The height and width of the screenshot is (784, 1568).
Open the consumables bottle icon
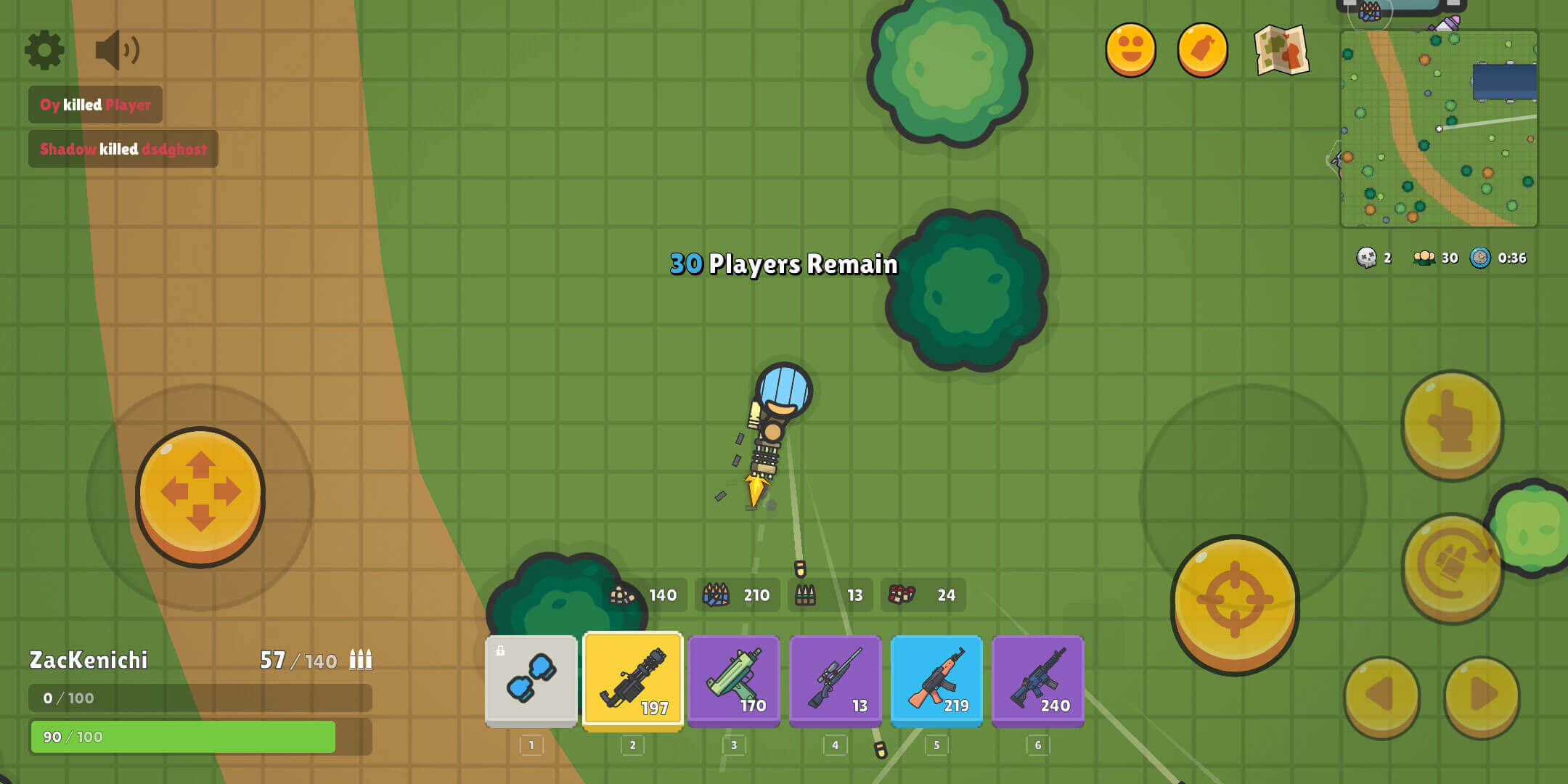(x=1201, y=49)
